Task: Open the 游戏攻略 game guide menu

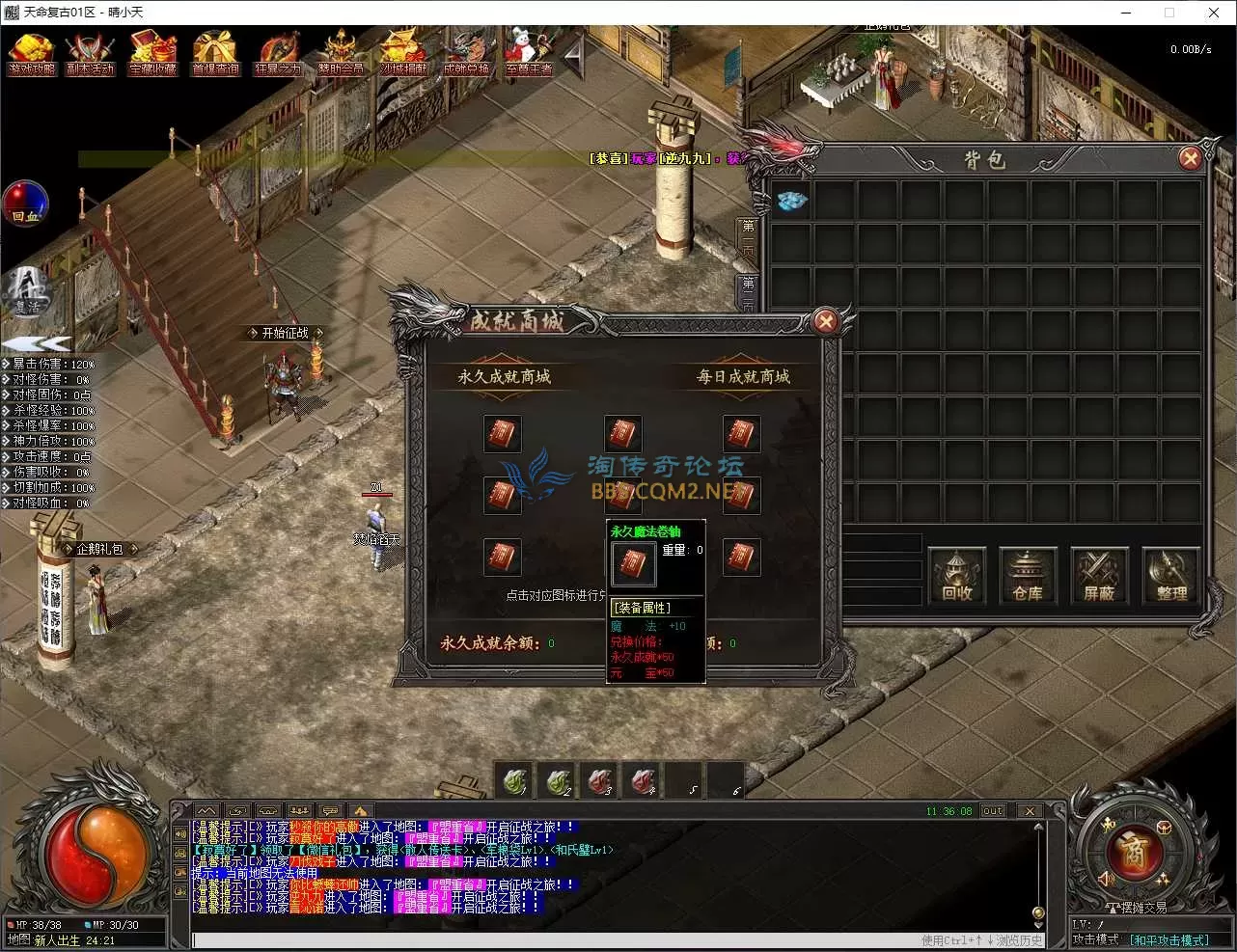Action: pos(32,54)
